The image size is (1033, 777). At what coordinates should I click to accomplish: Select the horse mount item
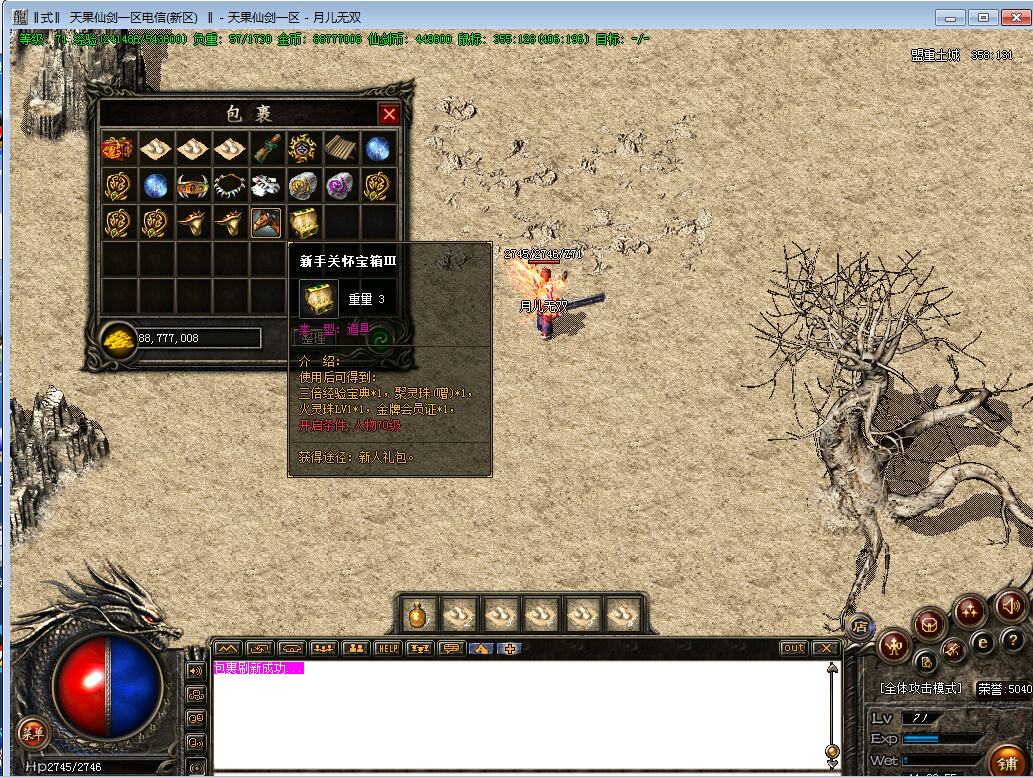pos(265,186)
